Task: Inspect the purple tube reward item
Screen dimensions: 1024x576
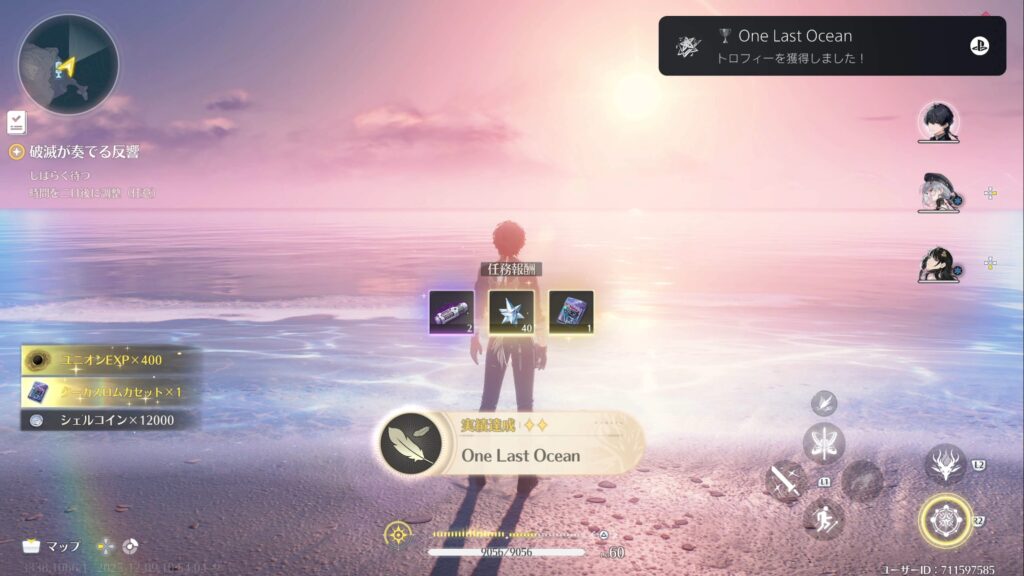Action: [x=451, y=312]
